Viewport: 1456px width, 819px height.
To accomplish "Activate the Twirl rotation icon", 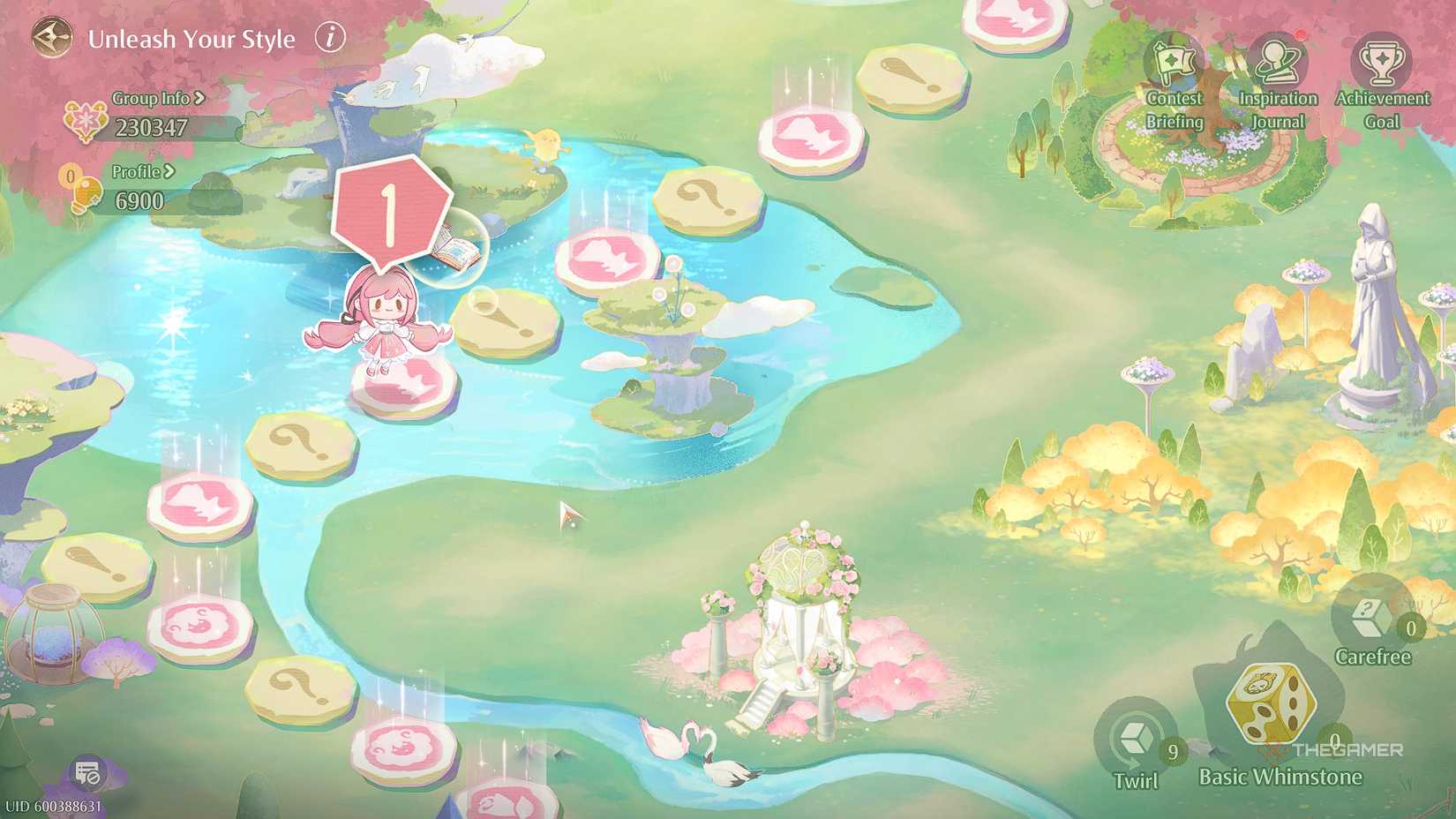I will 1134,737.
